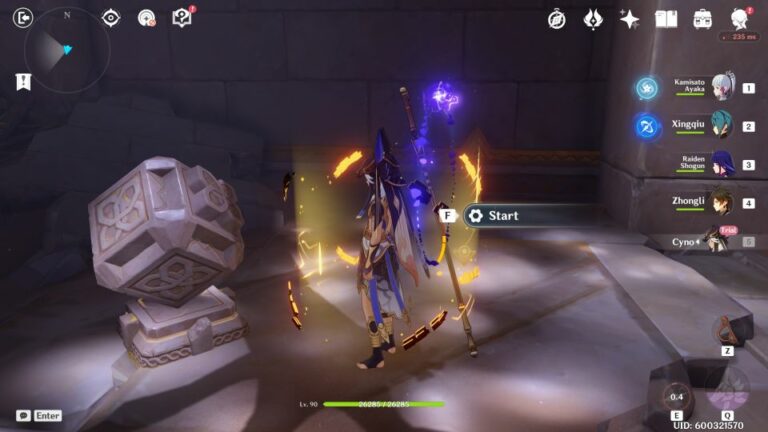Toggle the elemental sight eye icon
768x432 pixels.
111,17
